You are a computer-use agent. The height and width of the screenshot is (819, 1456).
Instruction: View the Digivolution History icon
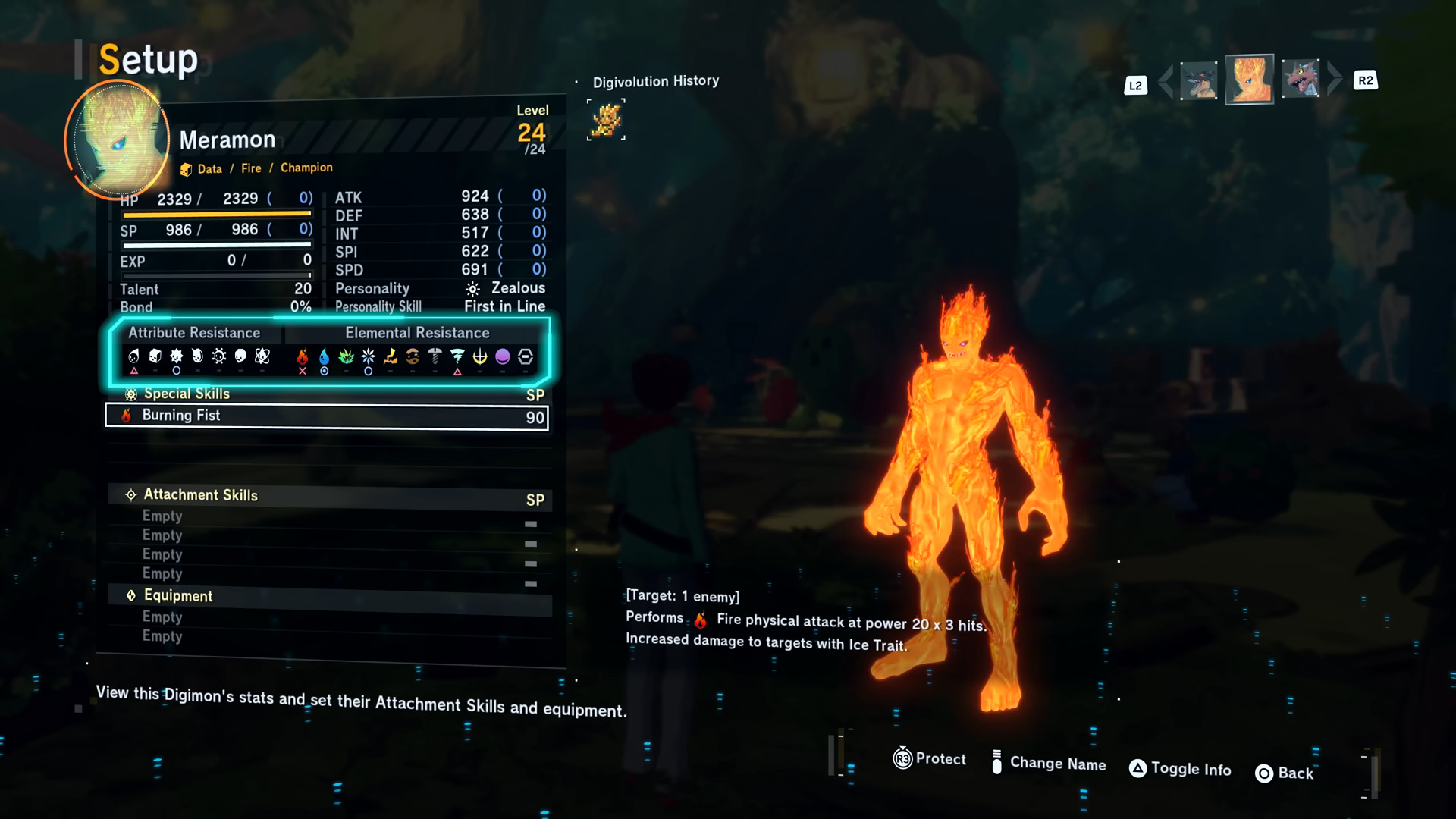click(606, 120)
